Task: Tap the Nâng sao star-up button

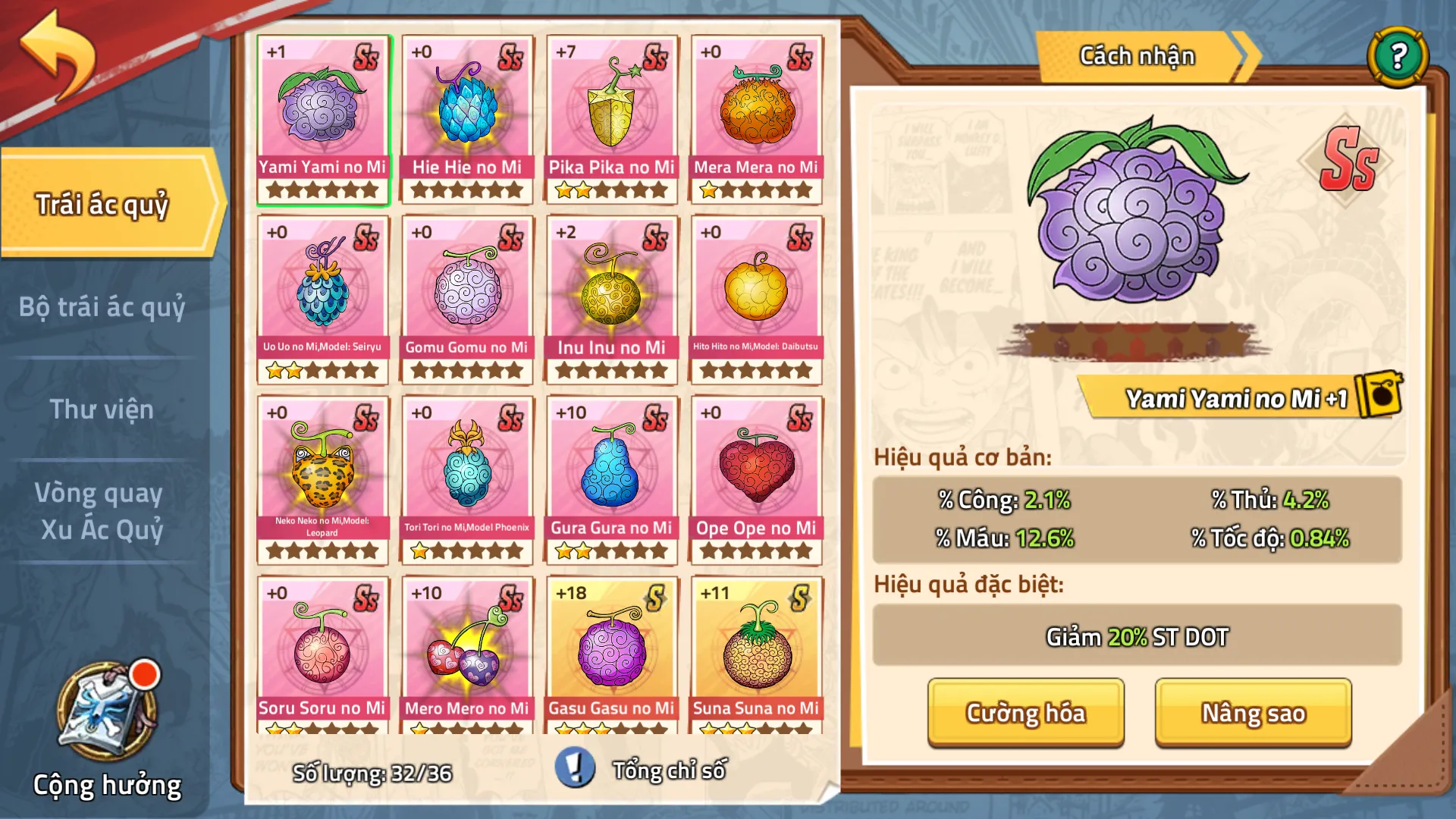Action: point(1253,713)
